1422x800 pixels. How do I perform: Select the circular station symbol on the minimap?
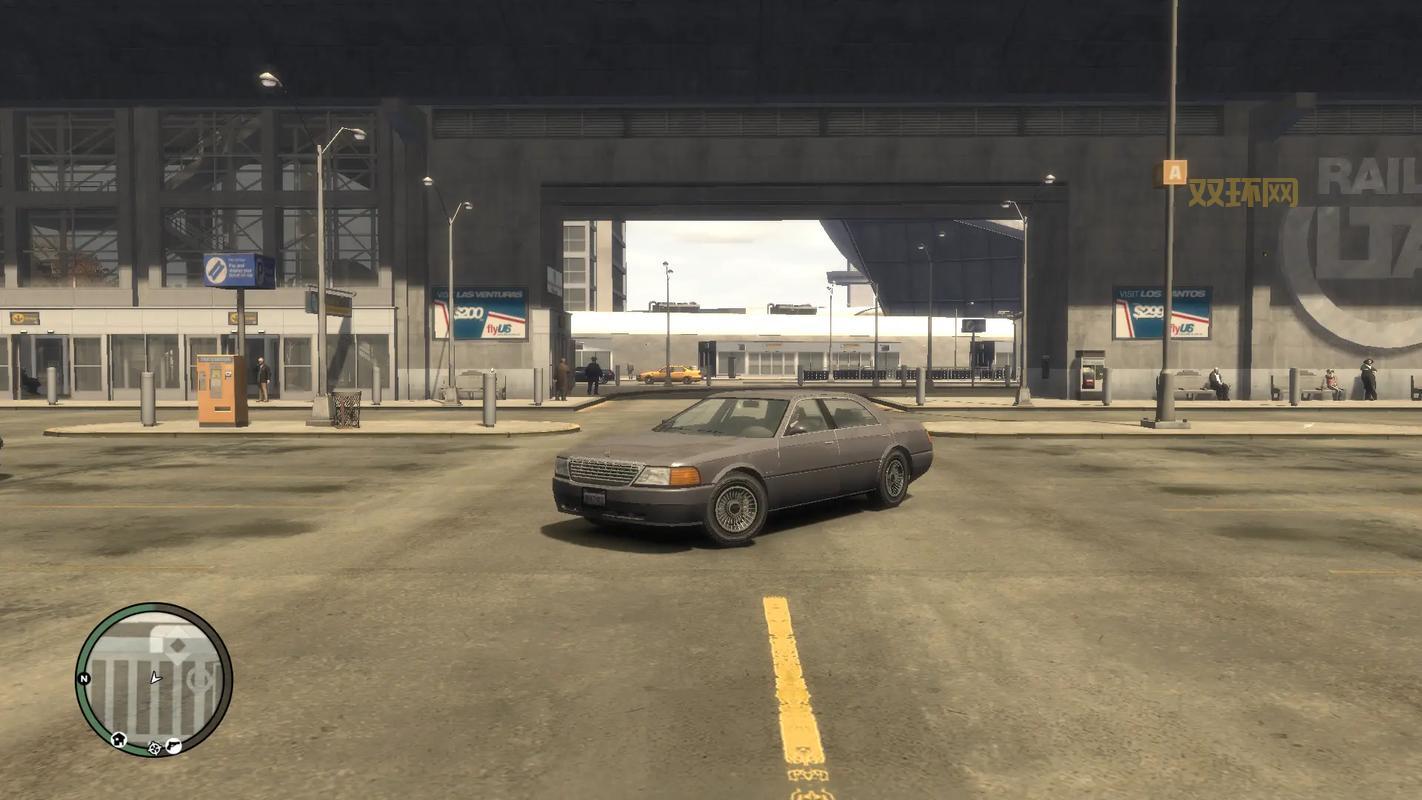(x=198, y=678)
